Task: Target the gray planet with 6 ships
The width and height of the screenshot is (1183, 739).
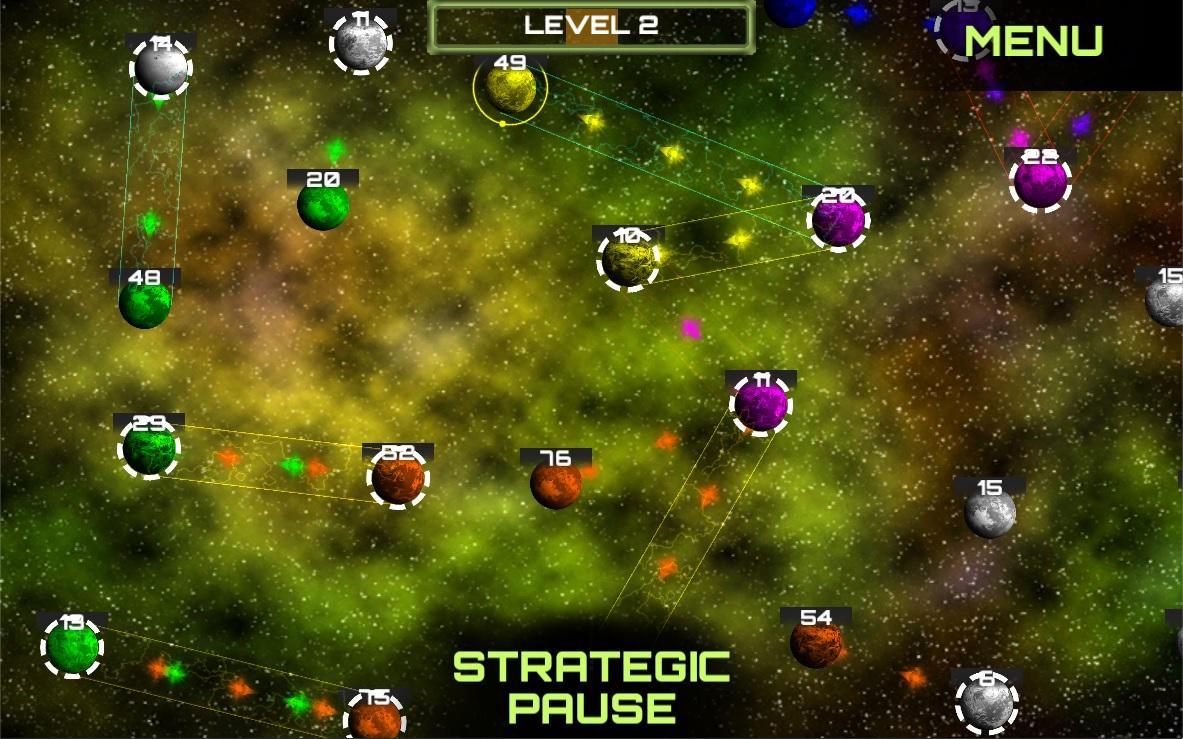Action: pyautogui.click(x=987, y=703)
